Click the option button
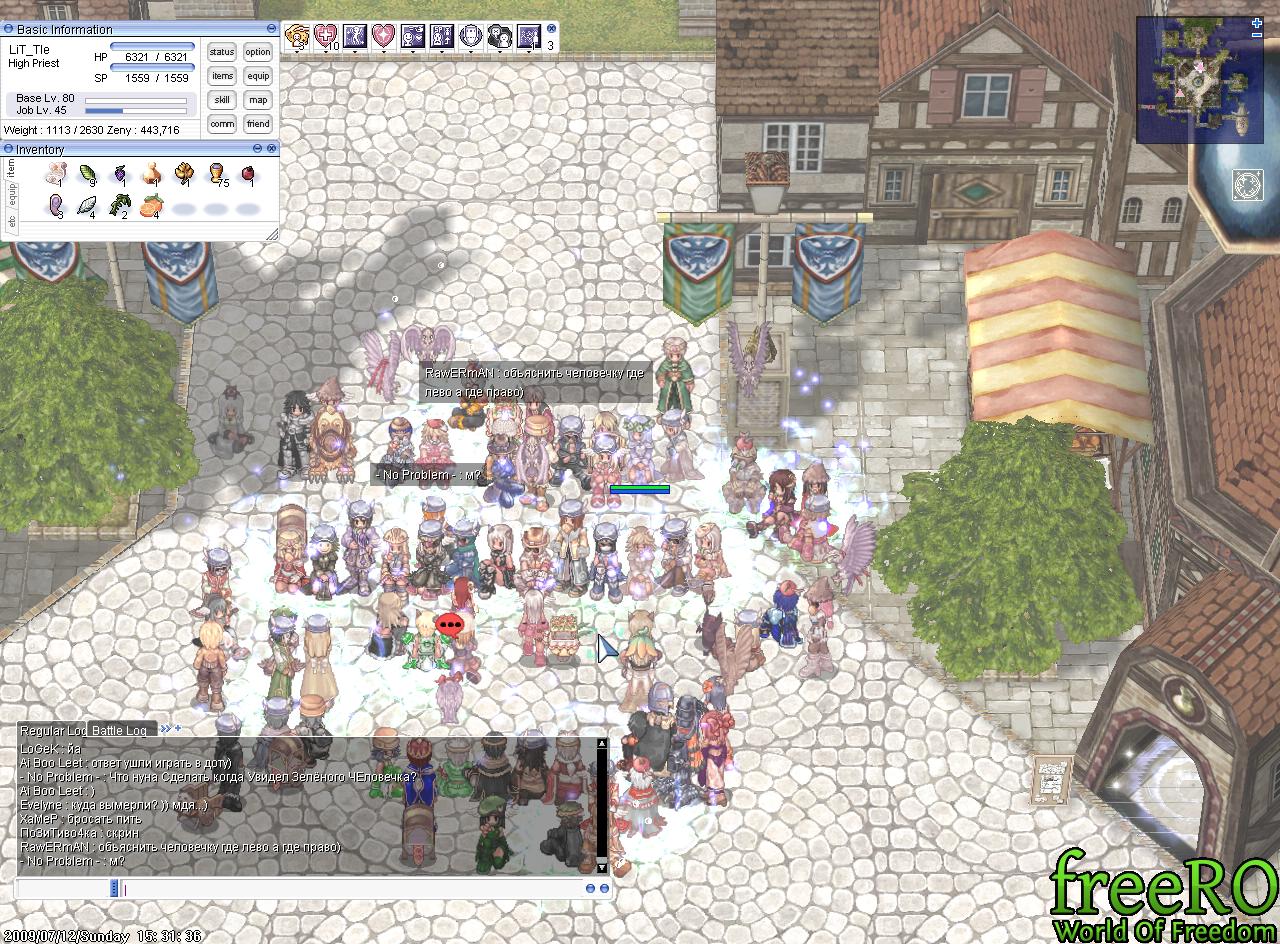This screenshot has height=944, width=1280. pos(258,52)
